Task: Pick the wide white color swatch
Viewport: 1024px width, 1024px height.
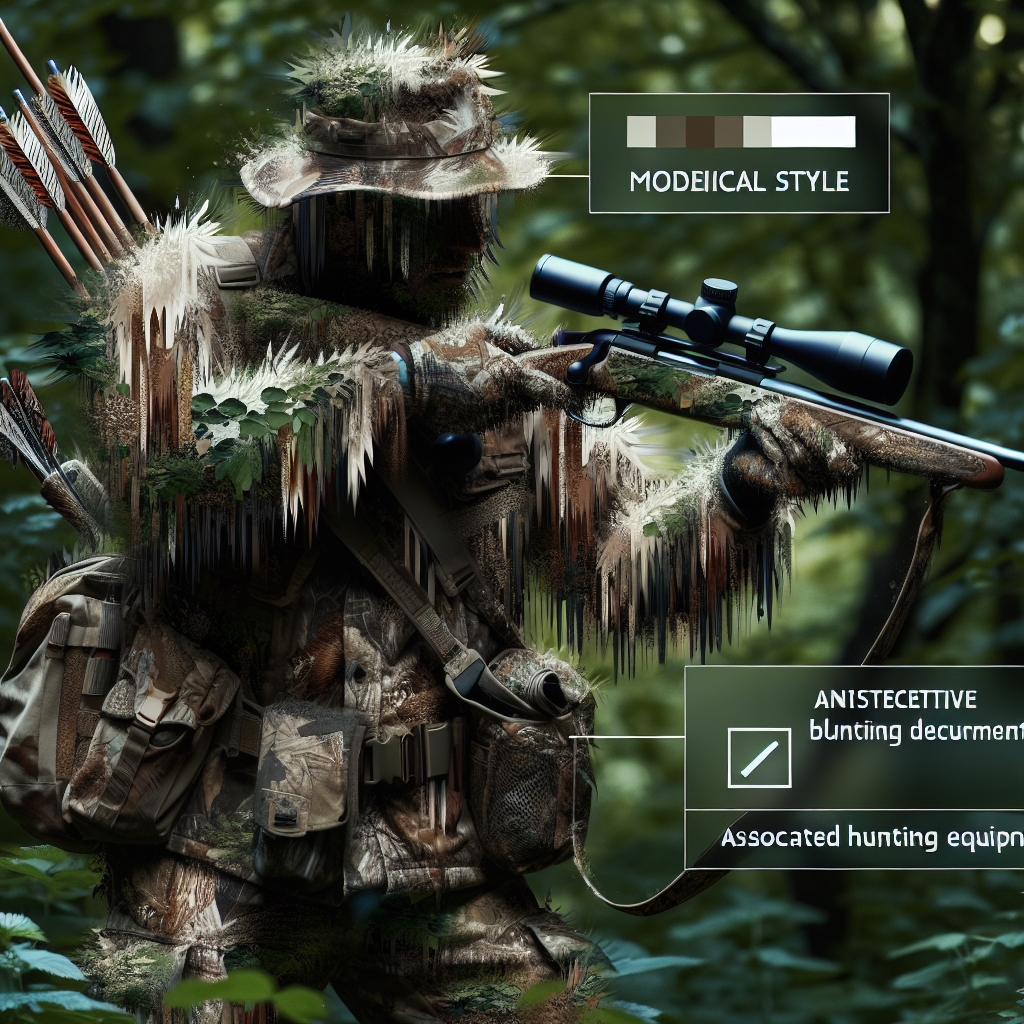Action: [x=814, y=132]
